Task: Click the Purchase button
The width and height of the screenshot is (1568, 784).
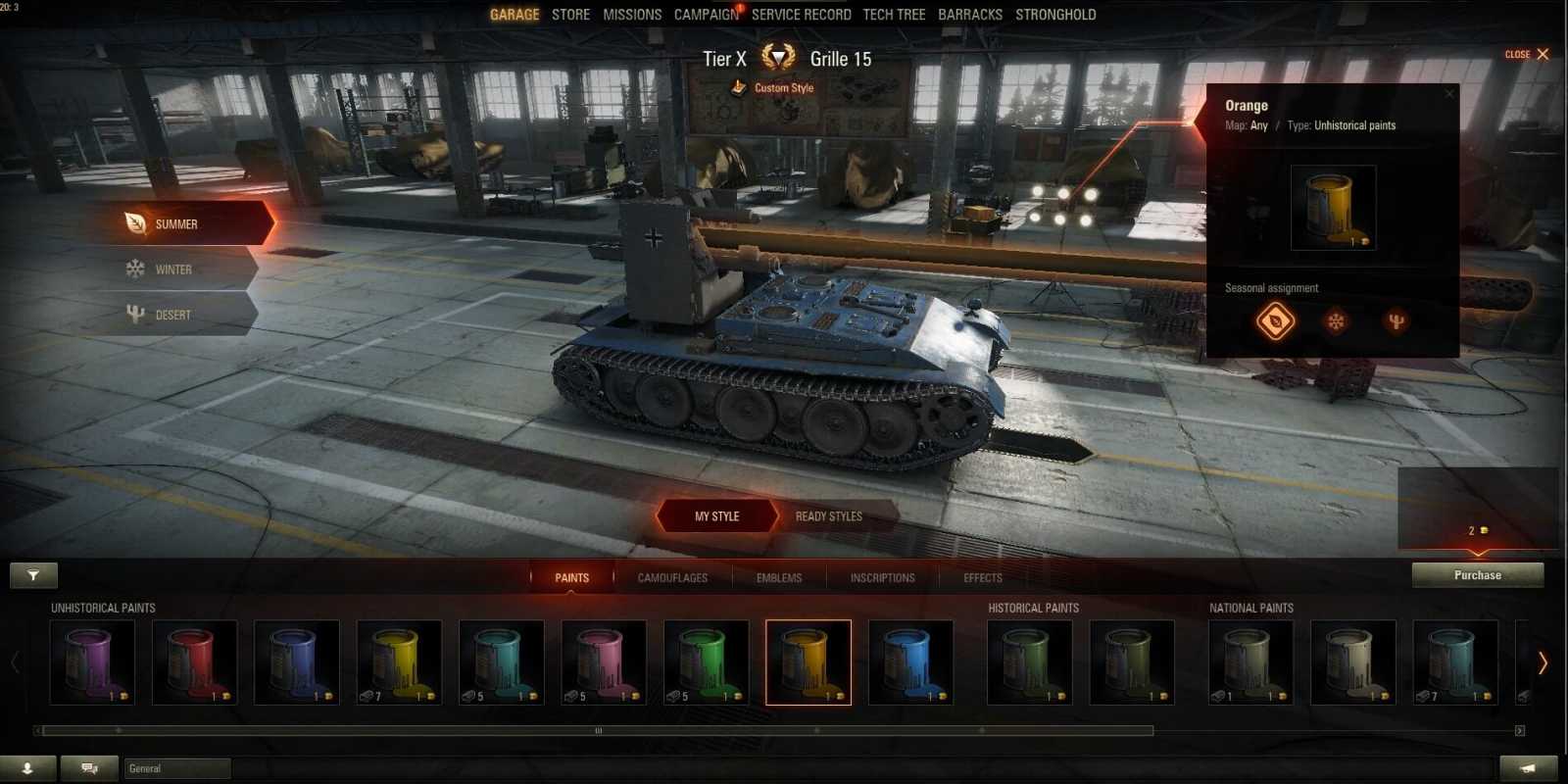Action: (1476, 575)
